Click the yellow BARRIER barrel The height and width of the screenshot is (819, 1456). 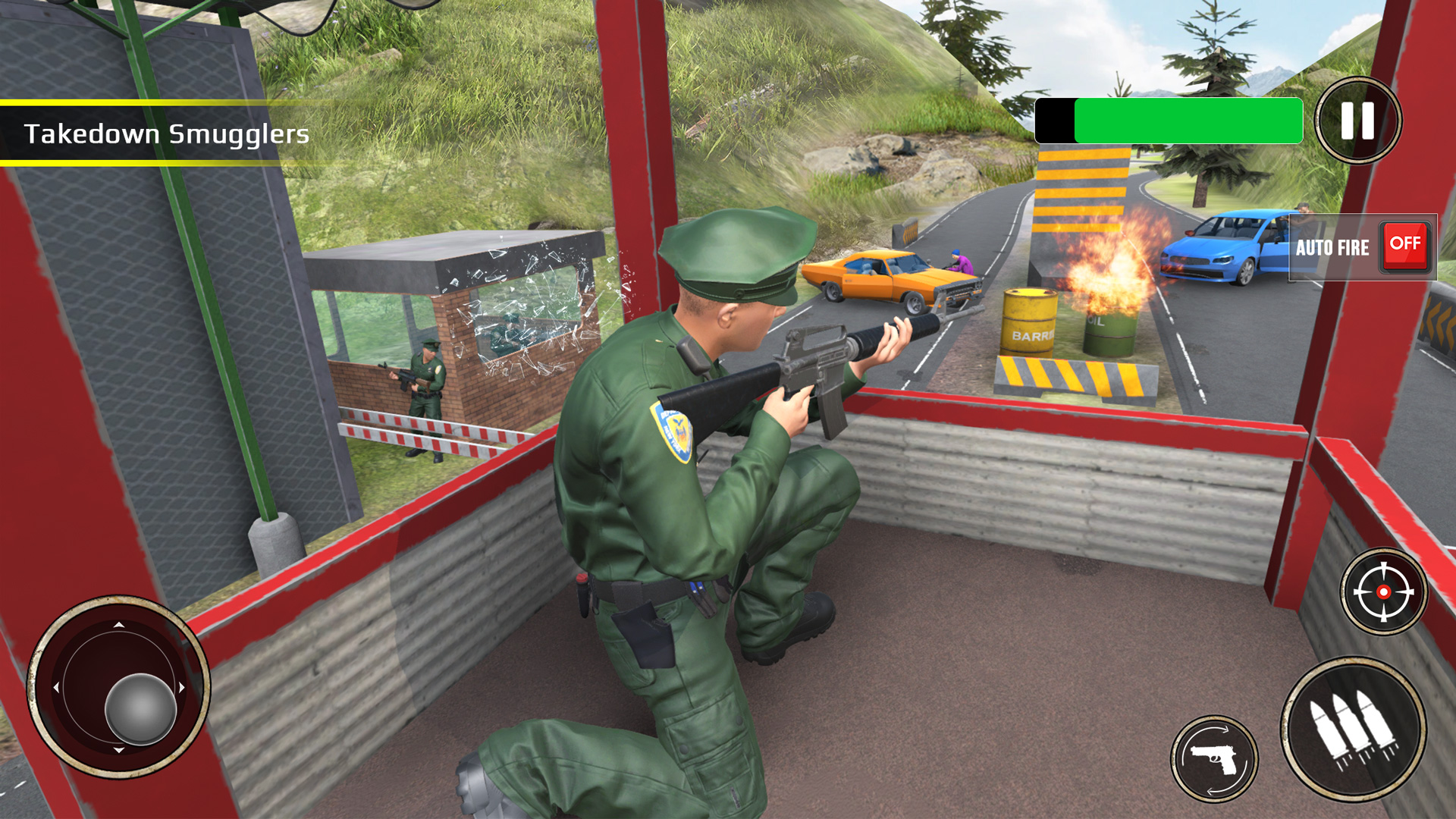tap(1029, 318)
